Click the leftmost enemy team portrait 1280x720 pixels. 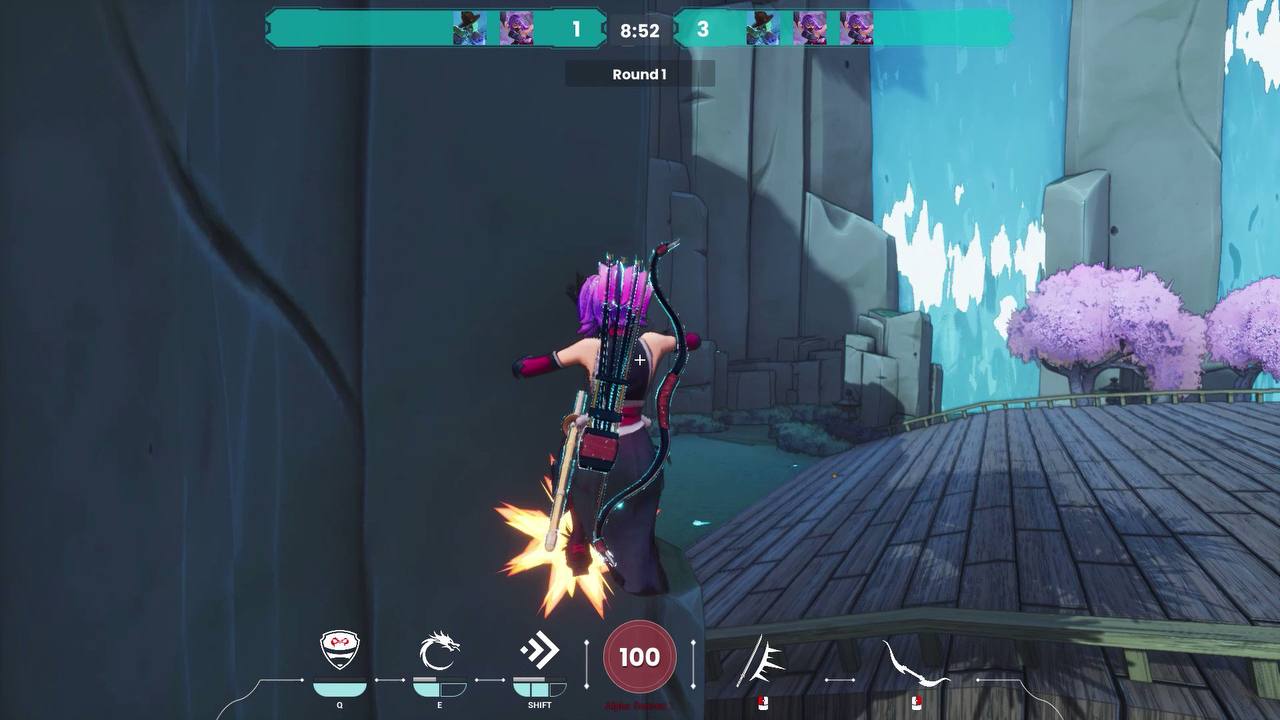coord(765,28)
